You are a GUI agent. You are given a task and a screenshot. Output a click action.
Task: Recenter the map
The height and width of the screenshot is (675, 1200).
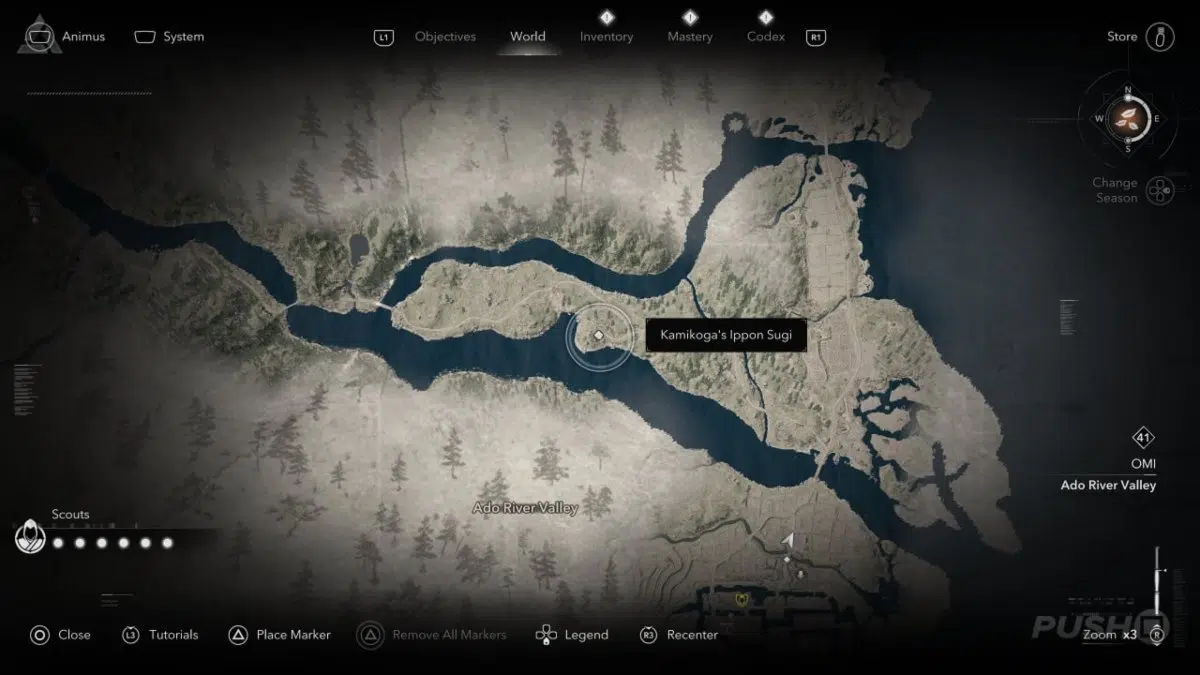(x=680, y=634)
